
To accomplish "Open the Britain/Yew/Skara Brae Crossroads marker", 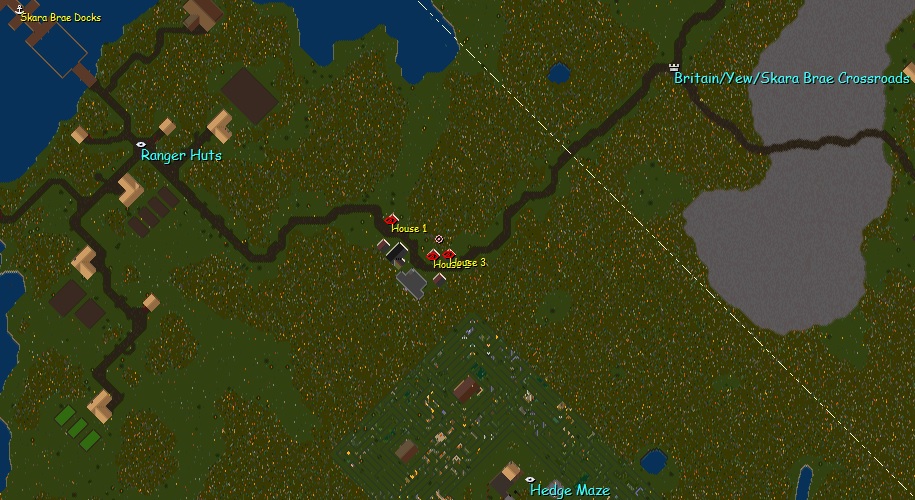I will point(674,67).
